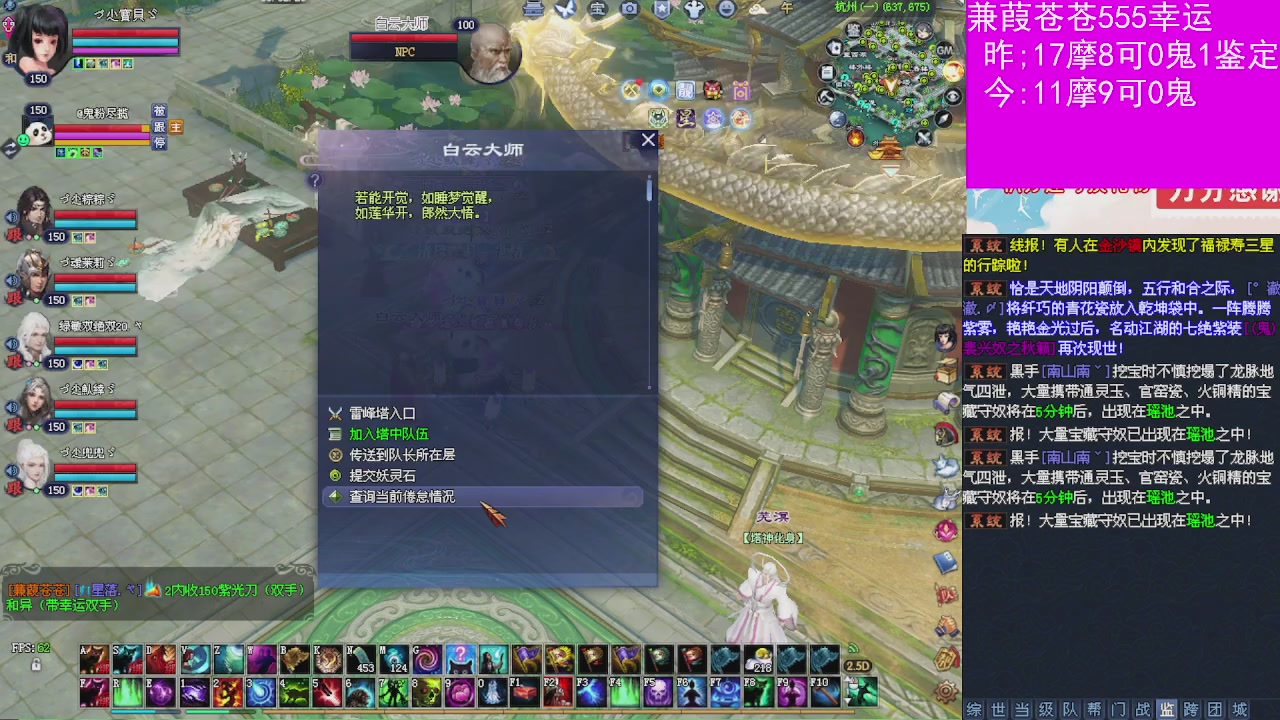The image size is (1280, 720).
Task: Click the purple gift bag icon near top center
Action: click(x=741, y=91)
